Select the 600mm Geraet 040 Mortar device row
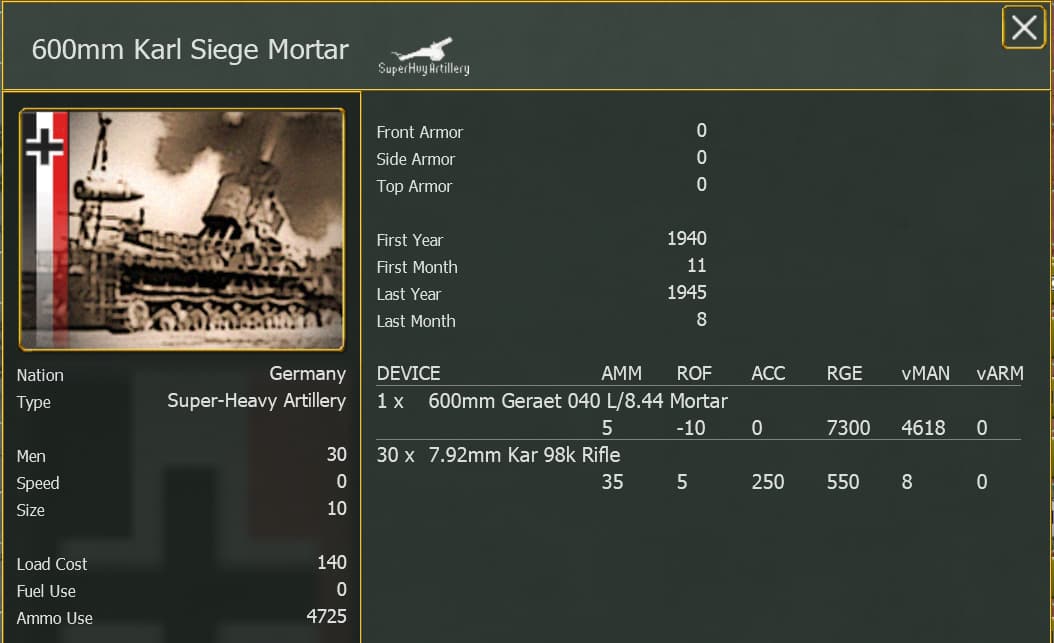1054x643 pixels. click(x=577, y=402)
